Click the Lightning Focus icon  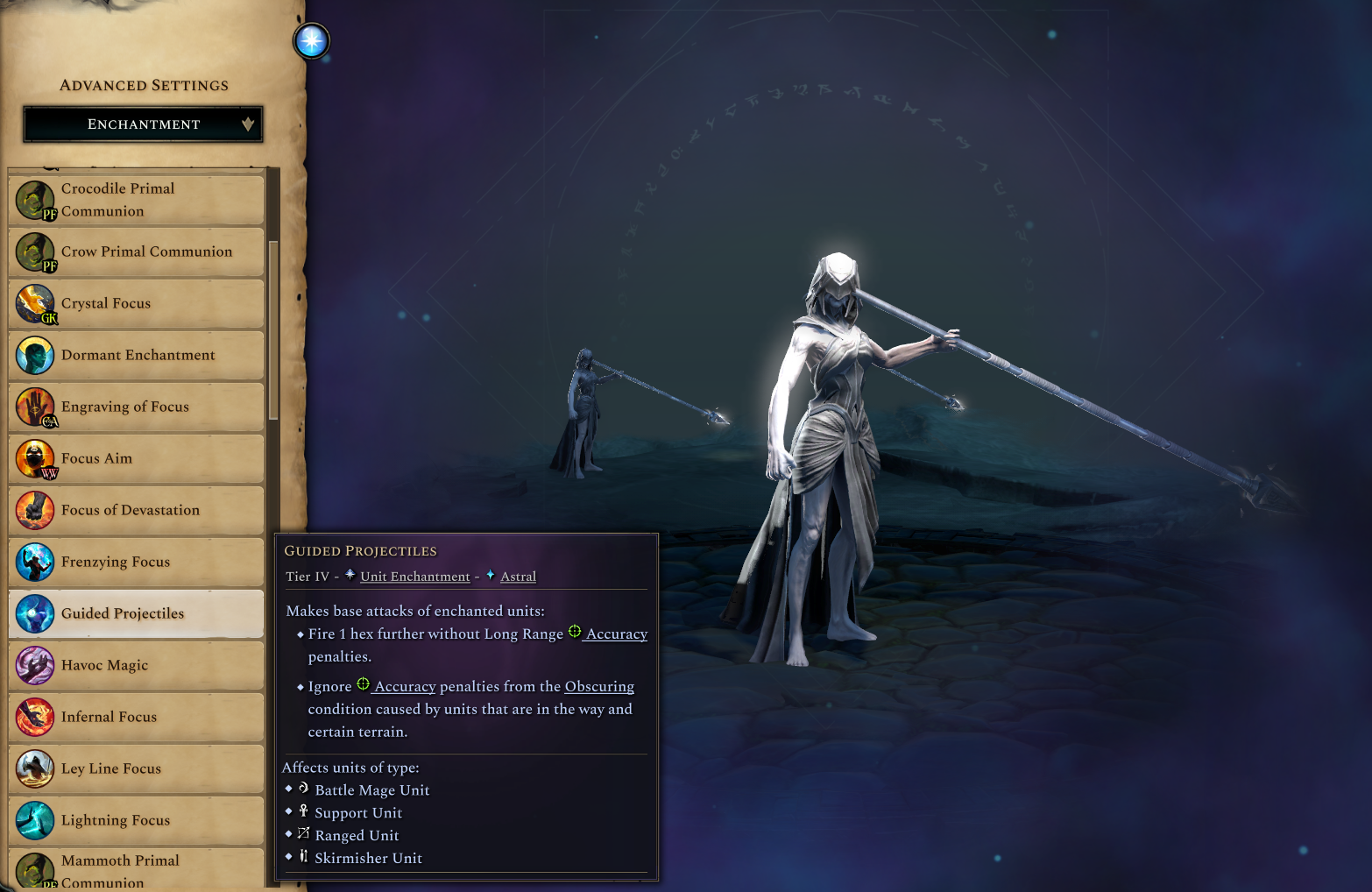coord(35,820)
